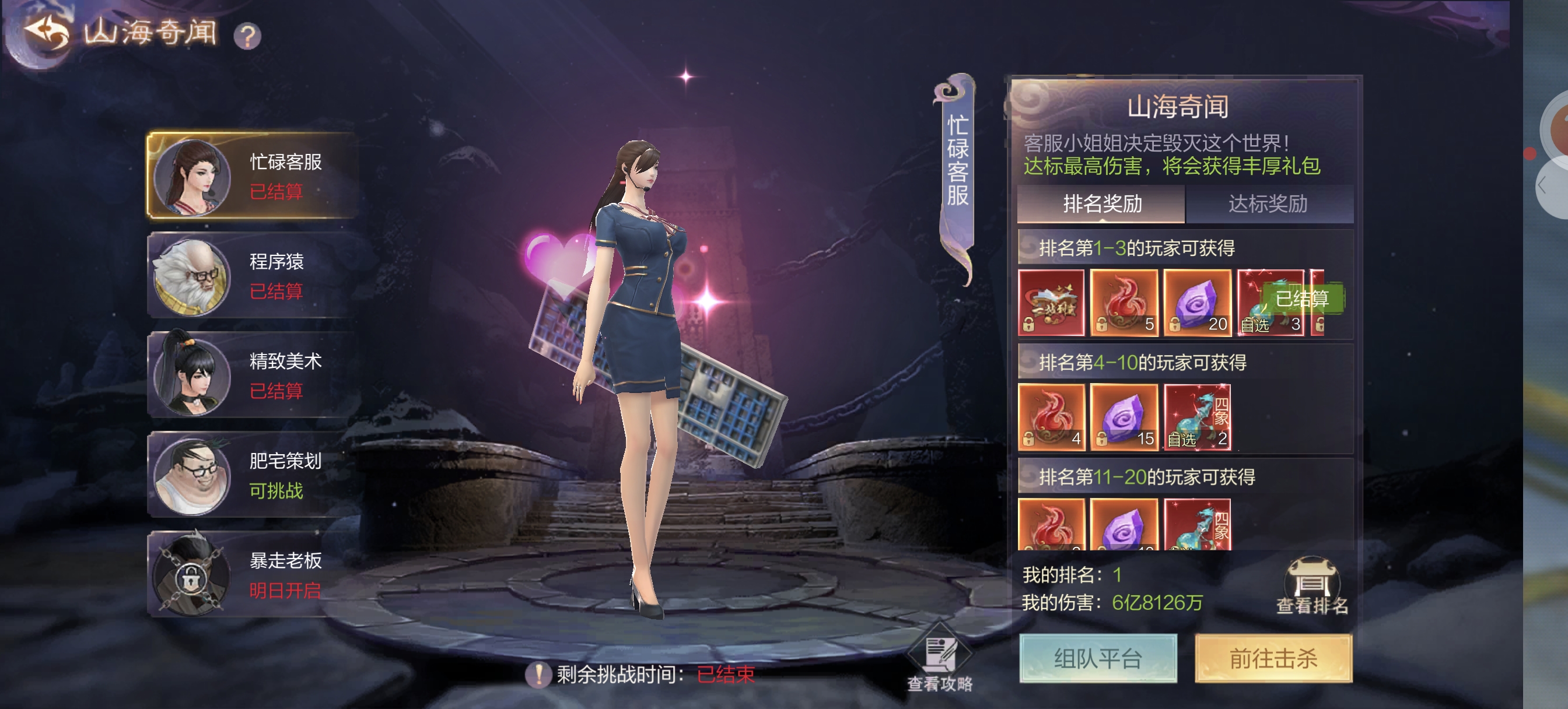Open the 组队平台 team platform
Image resolution: width=1568 pixels, height=709 pixels.
[1097, 658]
